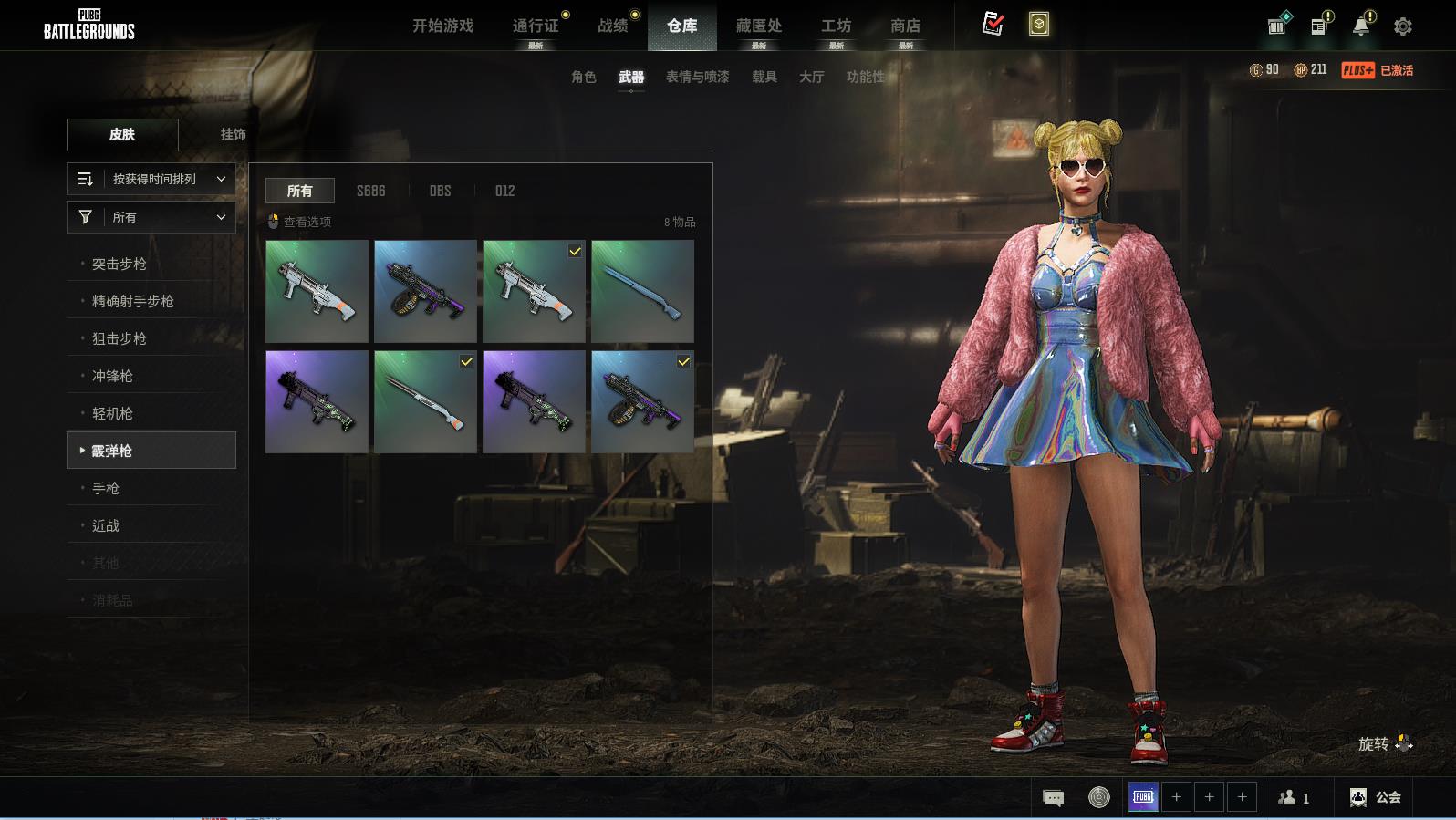Open the 开始游戏 start game tab
This screenshot has width=1456, height=820.
point(442,26)
